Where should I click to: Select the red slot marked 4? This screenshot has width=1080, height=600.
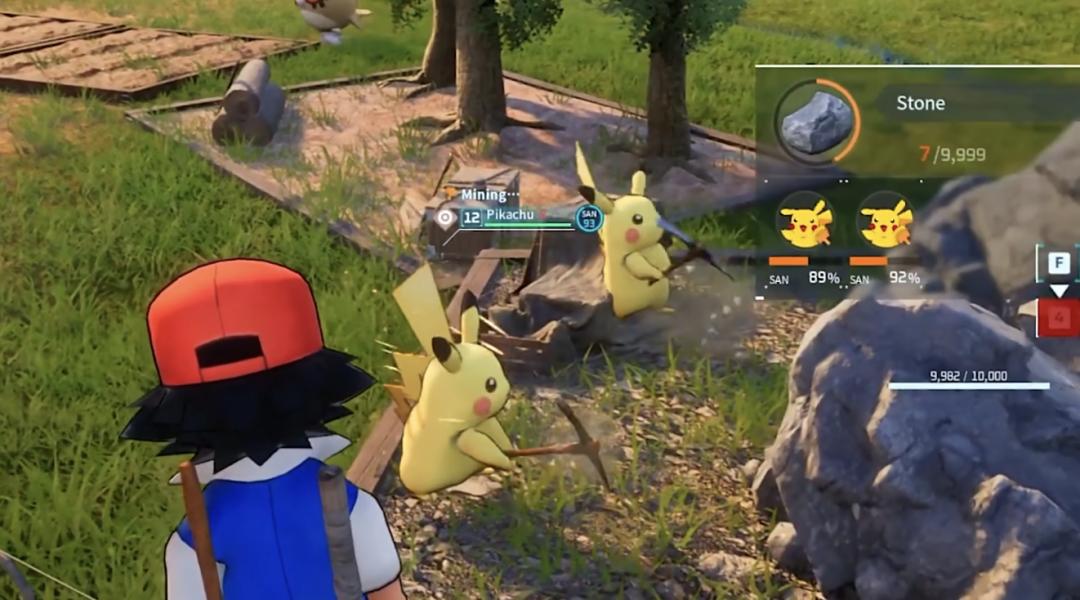tap(1059, 319)
